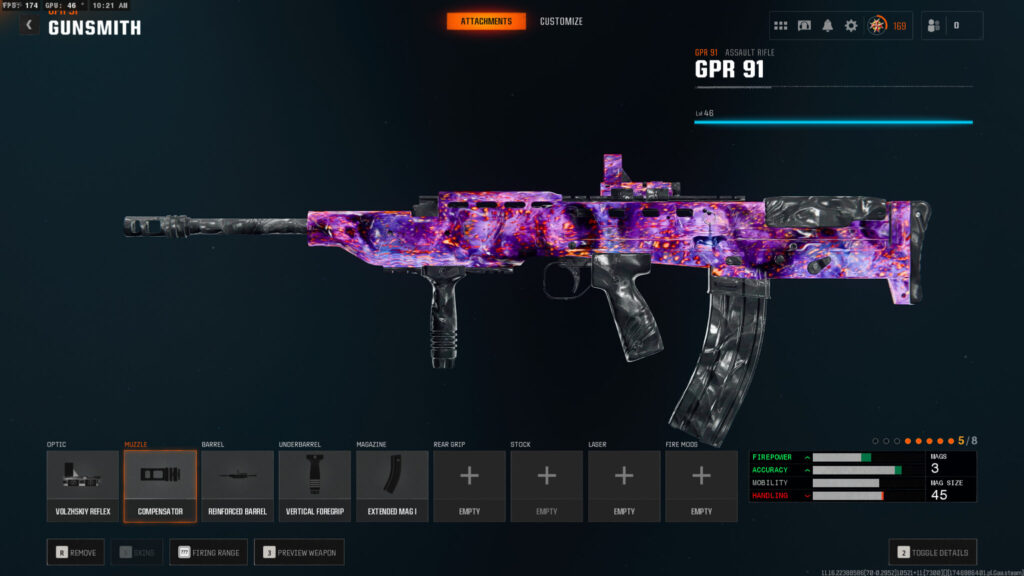
Task: Click Preview Weapon button
Action: click(x=299, y=552)
